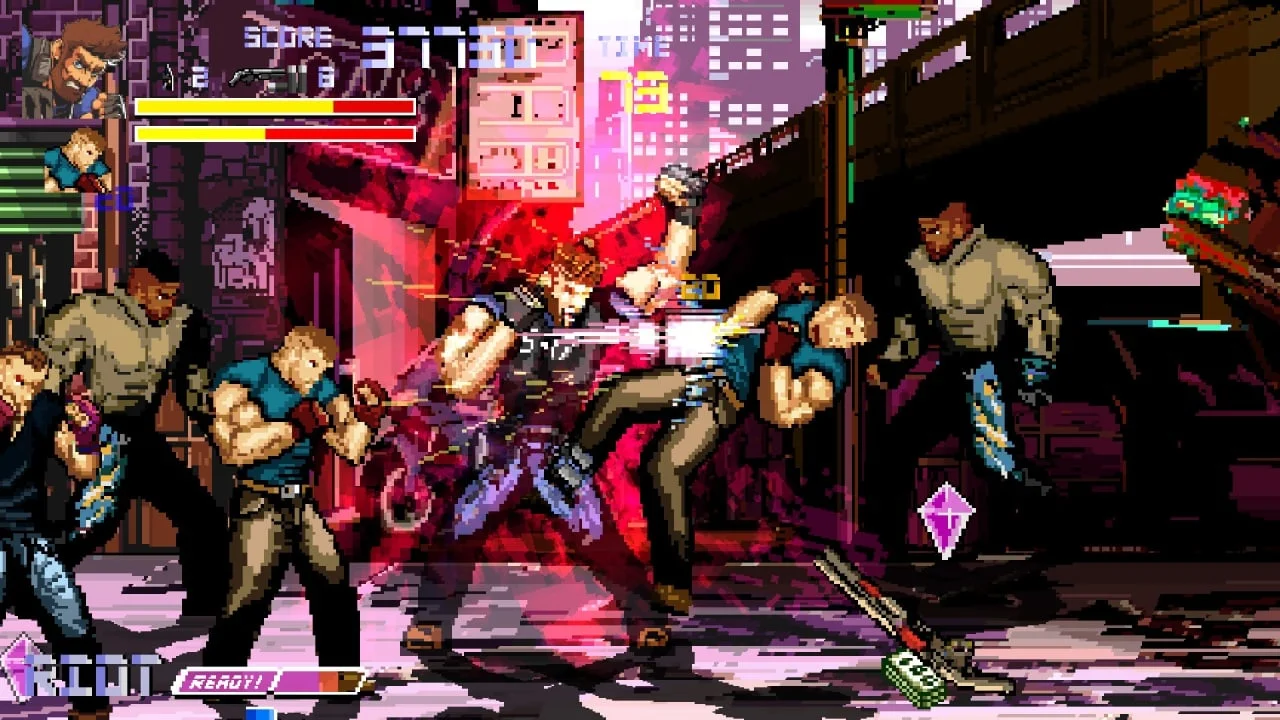
Task: Activate the RIOT special crystal icon
Action: click(x=17, y=668)
